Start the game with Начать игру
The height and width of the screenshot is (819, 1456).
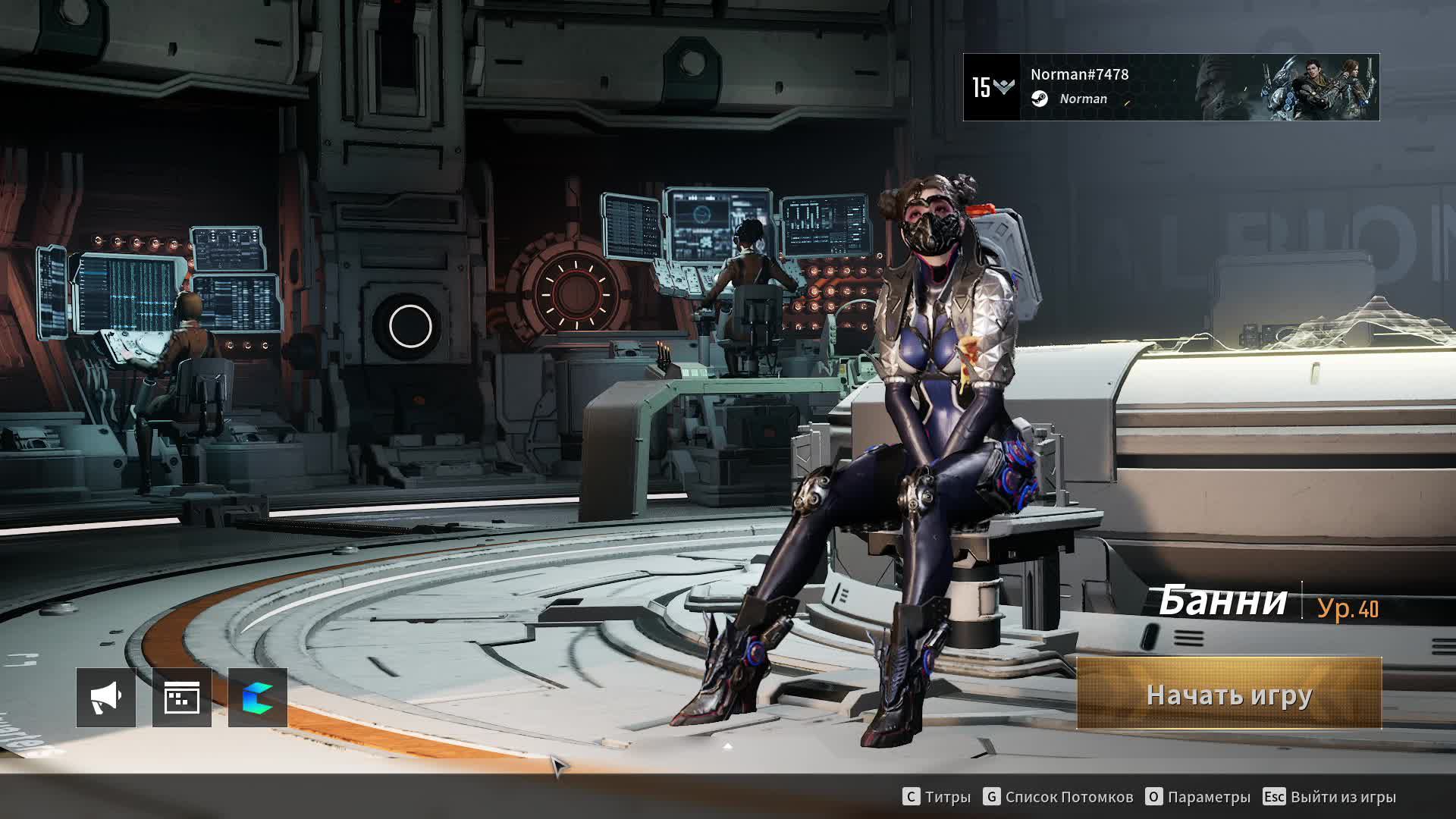pyautogui.click(x=1228, y=694)
